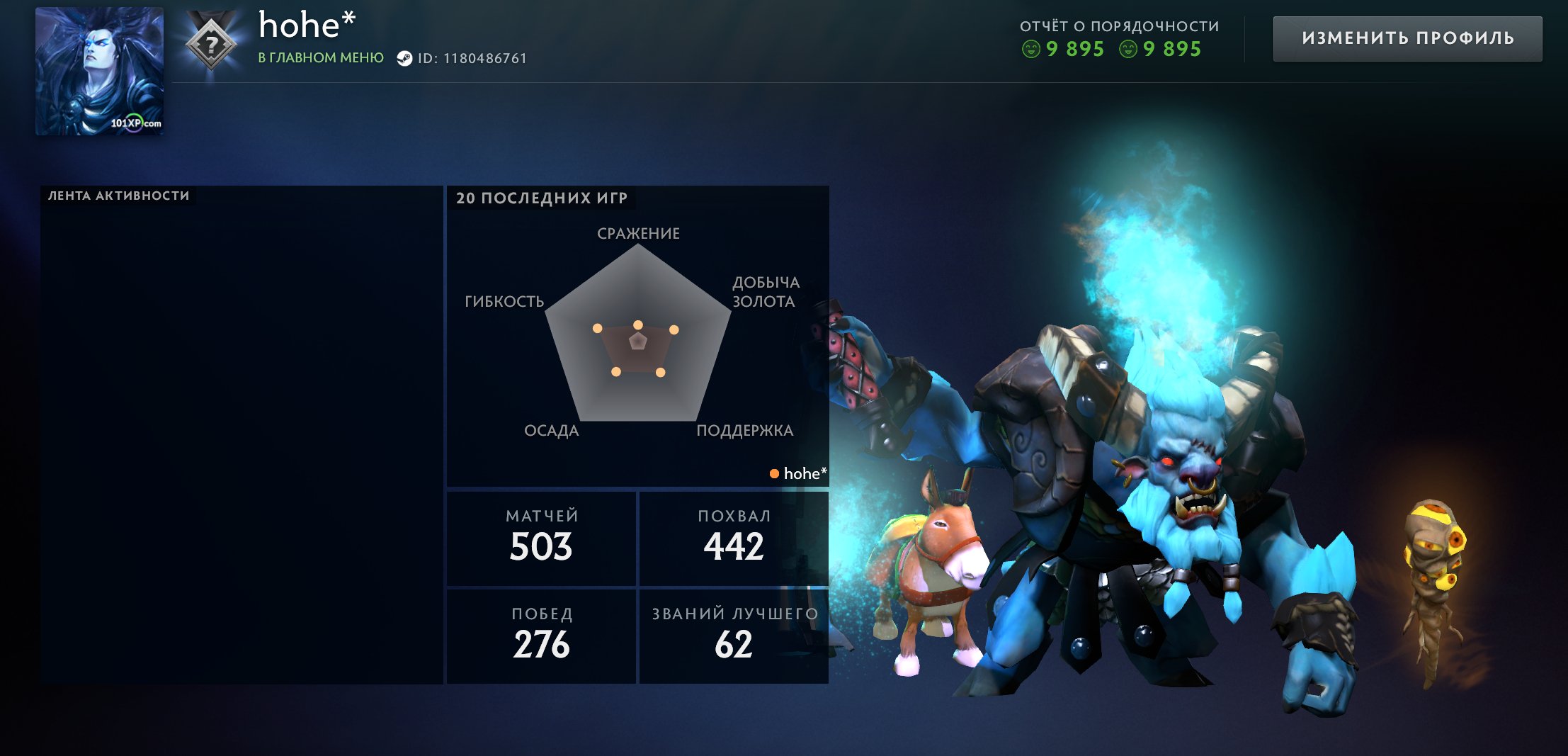1568x756 pixels.
Task: Select the orange hohe* legend dot
Action: click(x=776, y=473)
